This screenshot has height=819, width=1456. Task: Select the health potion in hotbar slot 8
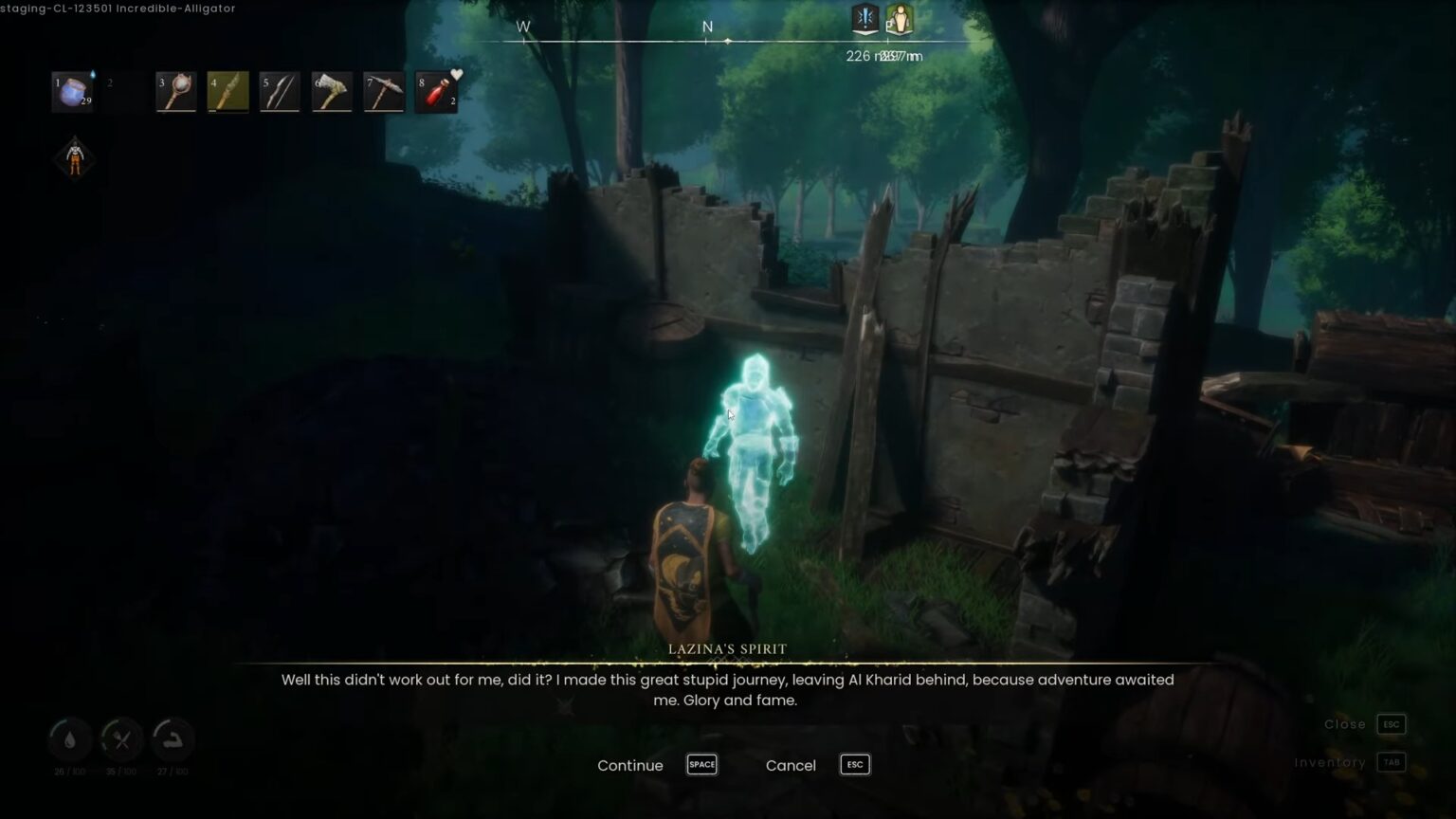pyautogui.click(x=436, y=90)
